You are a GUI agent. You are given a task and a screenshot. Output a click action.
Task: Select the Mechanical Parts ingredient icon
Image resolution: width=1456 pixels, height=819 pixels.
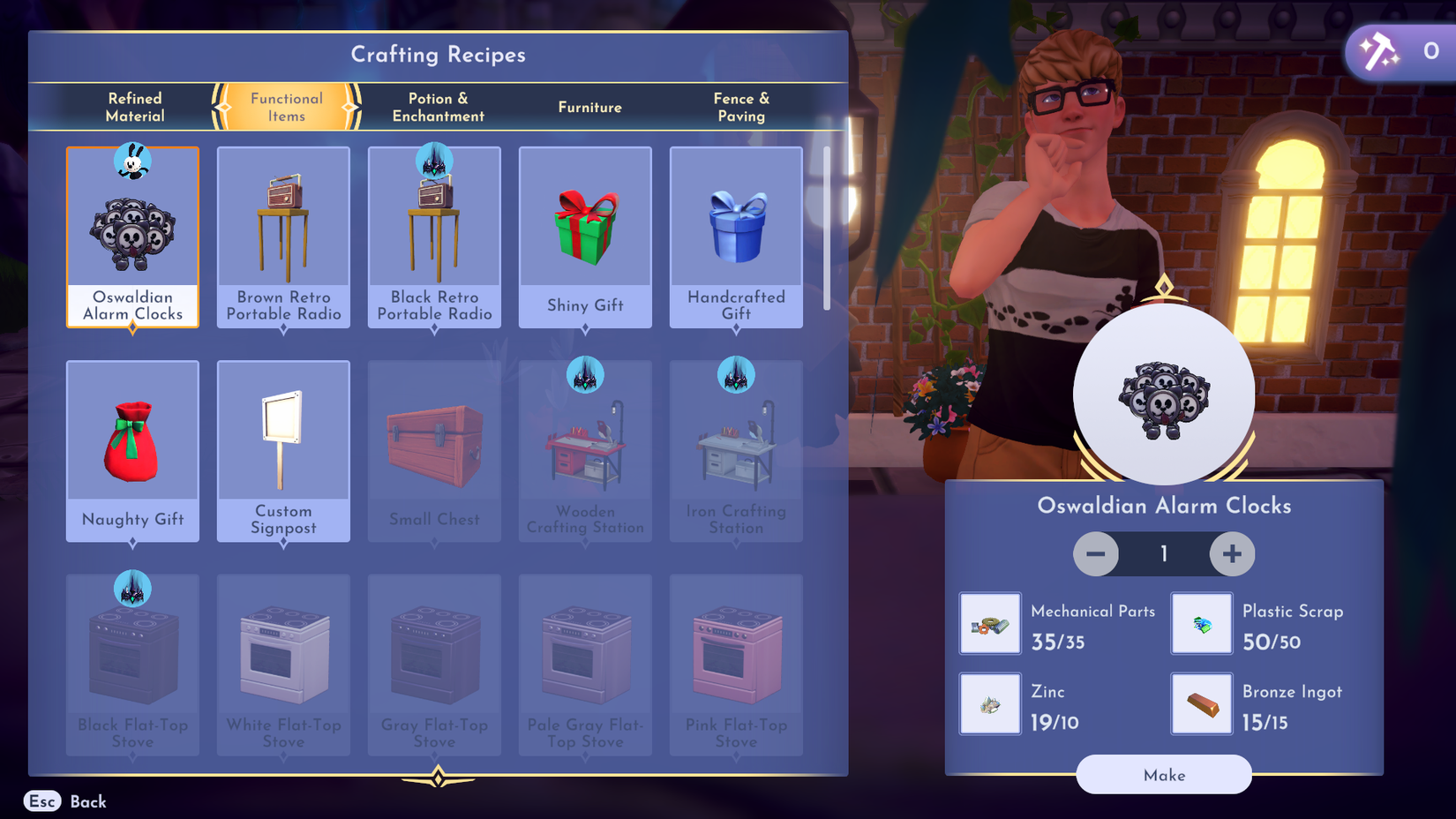tap(989, 623)
